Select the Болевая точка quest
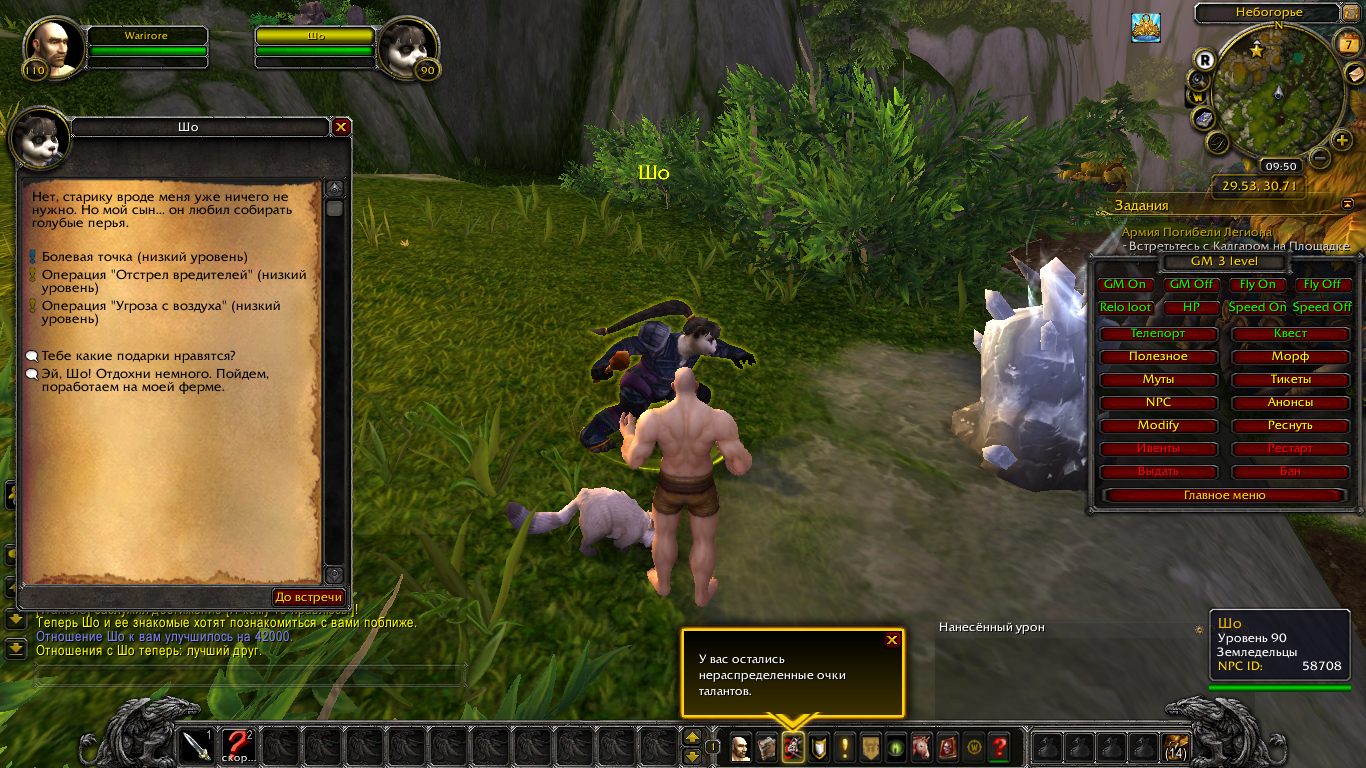The image size is (1366, 768). pyautogui.click(x=144, y=257)
